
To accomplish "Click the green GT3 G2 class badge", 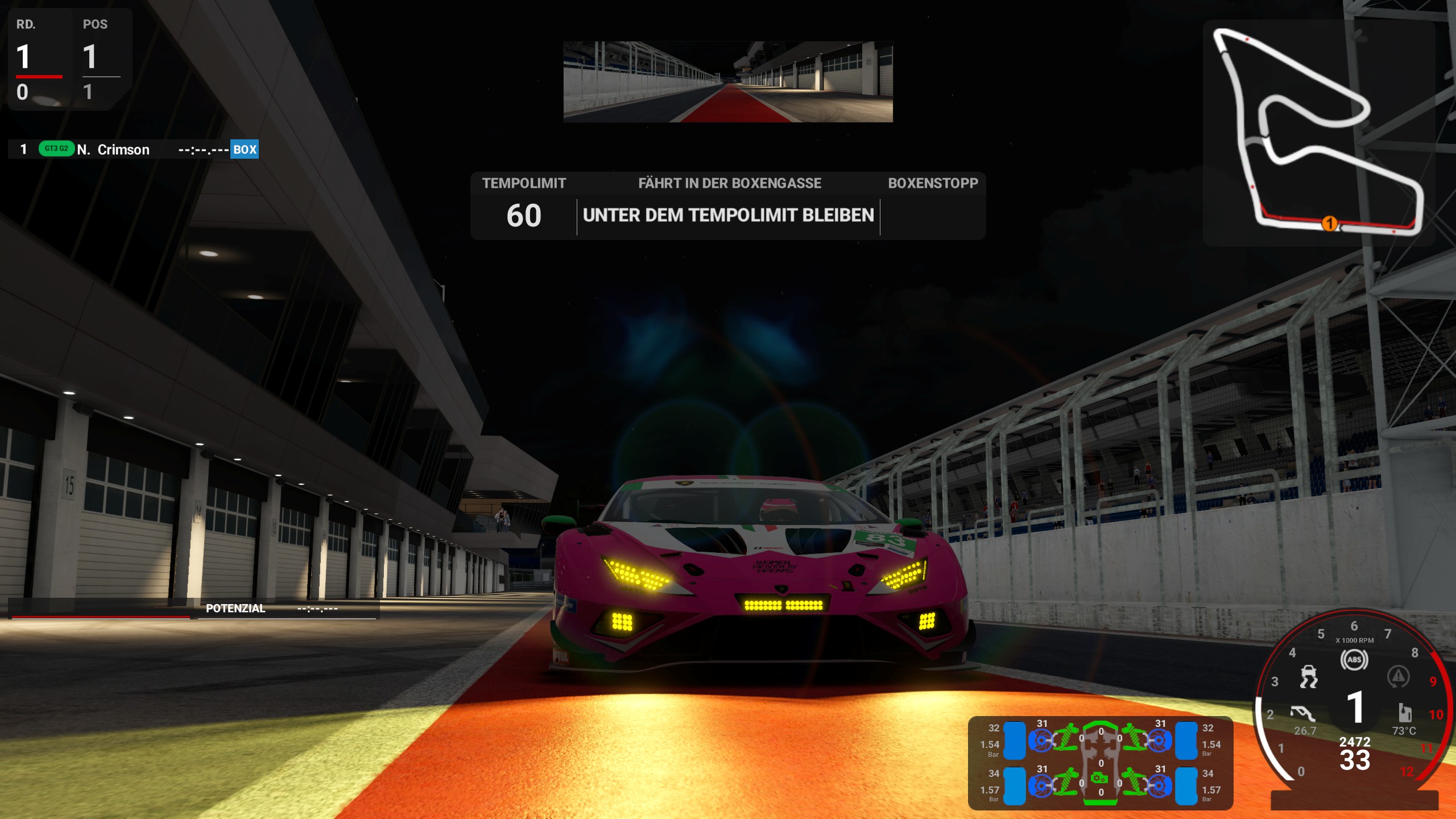I will pyautogui.click(x=56, y=149).
